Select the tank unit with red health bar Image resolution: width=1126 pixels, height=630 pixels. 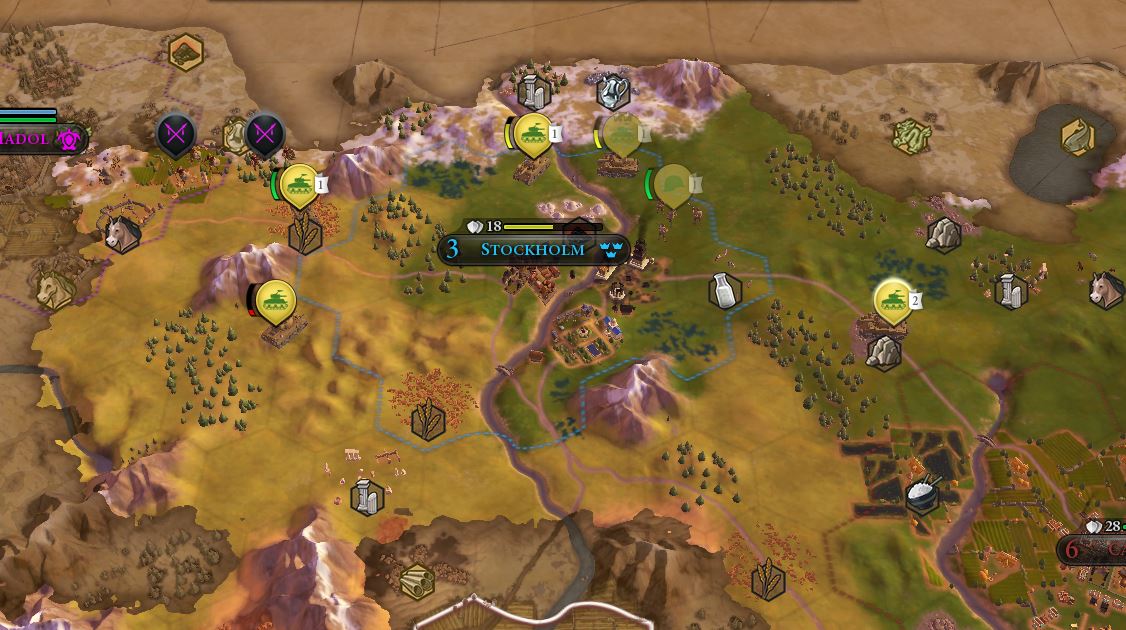click(275, 301)
